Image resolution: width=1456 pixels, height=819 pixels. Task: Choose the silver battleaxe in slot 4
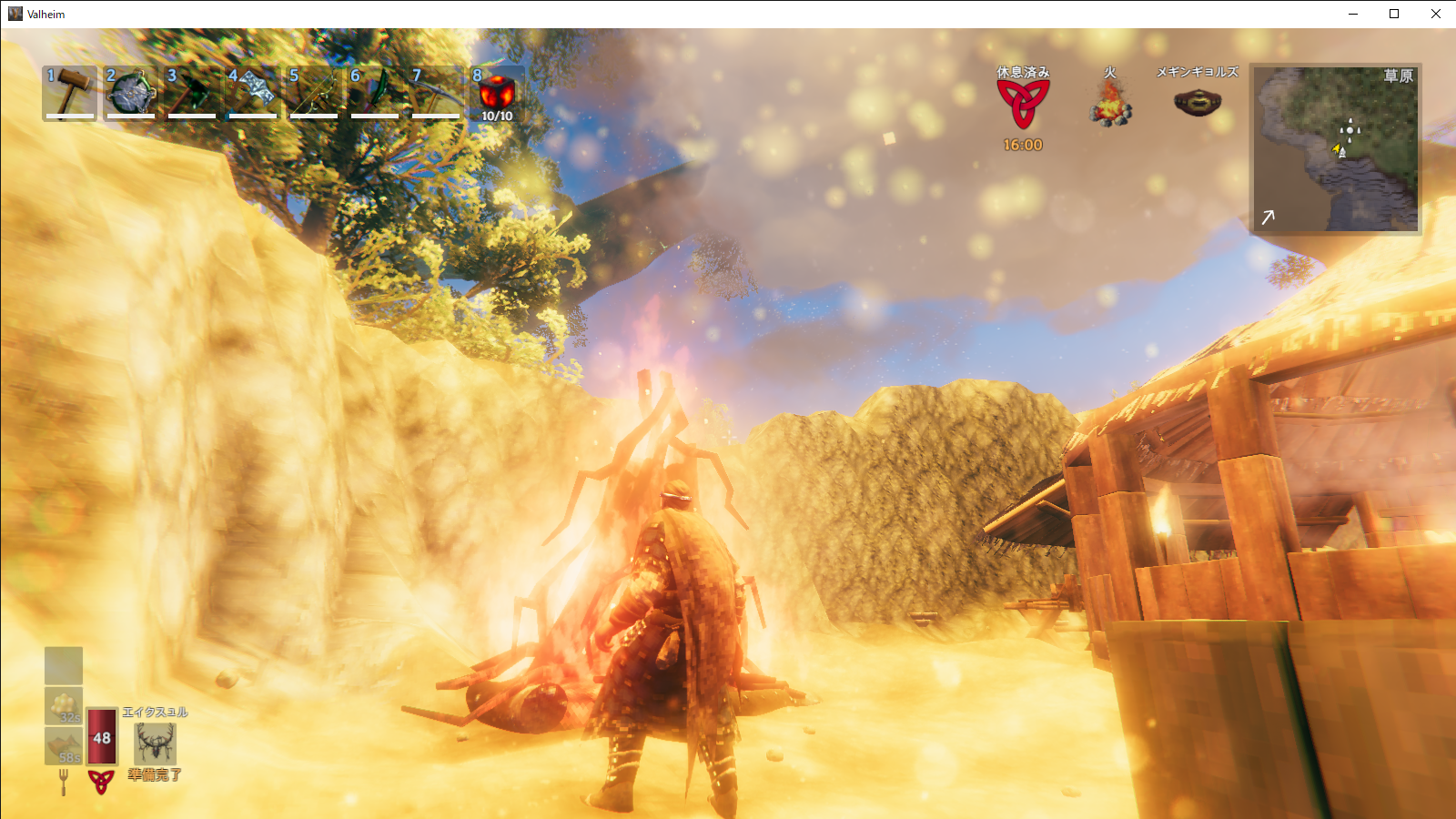[253, 92]
